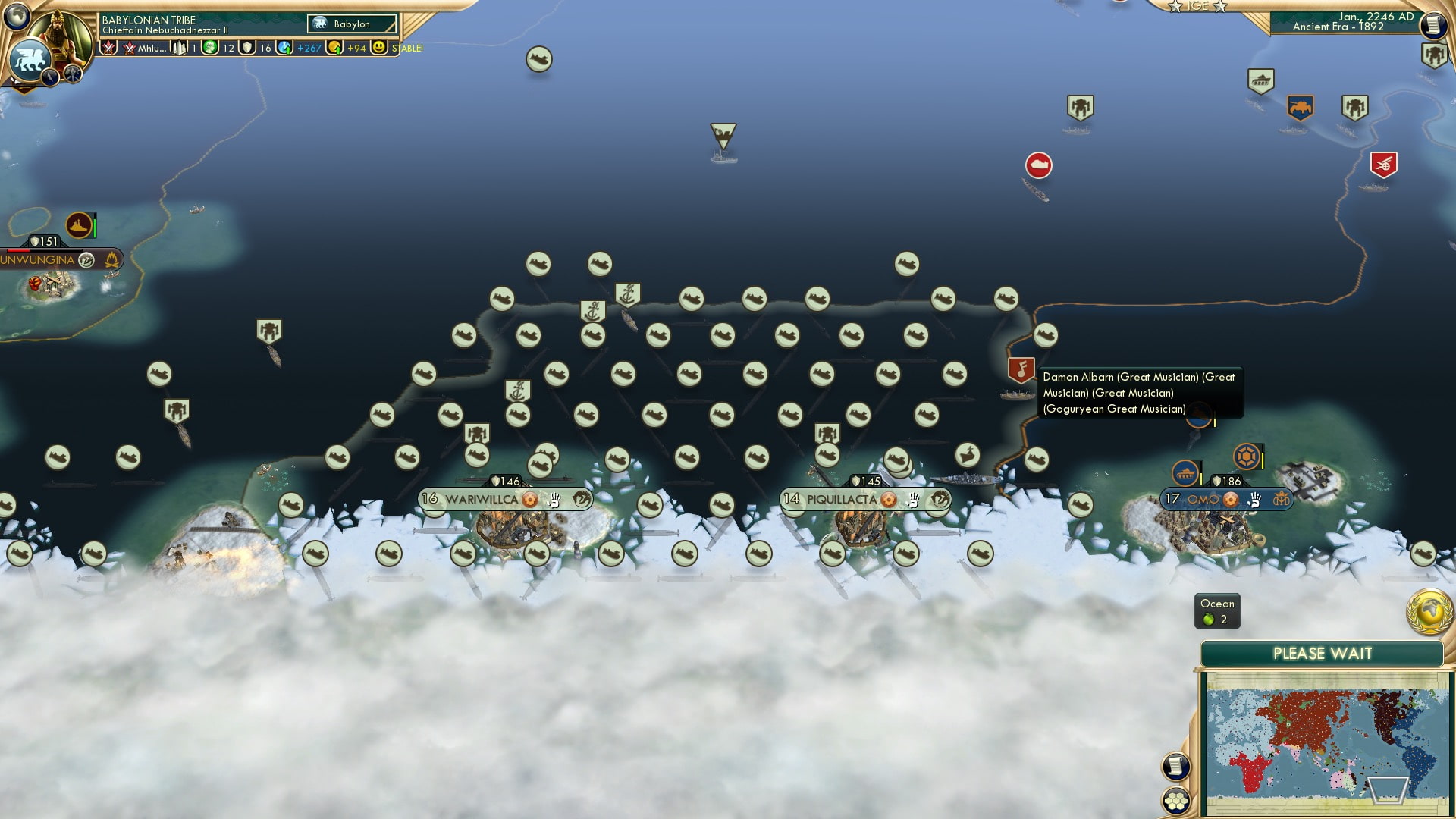This screenshot has height=819, width=1456.
Task: Click the faith shield showing 16
Action: (x=248, y=47)
